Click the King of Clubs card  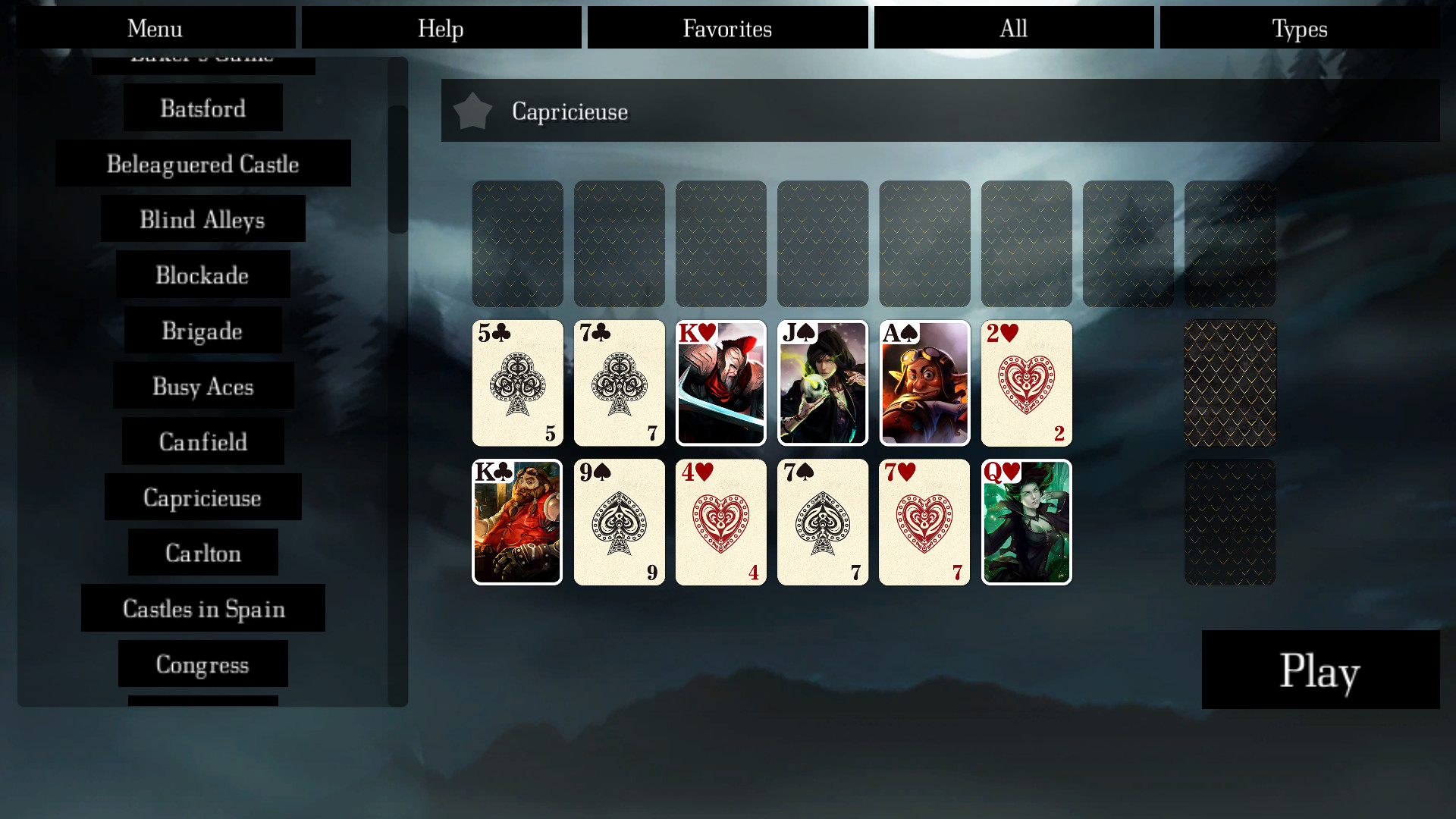517,522
